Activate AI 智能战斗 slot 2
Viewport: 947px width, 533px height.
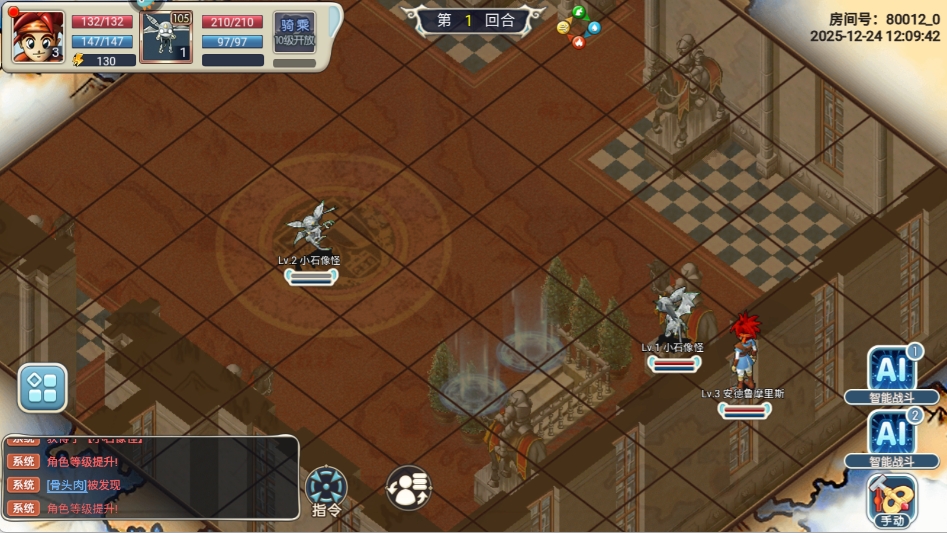pyautogui.click(x=891, y=435)
